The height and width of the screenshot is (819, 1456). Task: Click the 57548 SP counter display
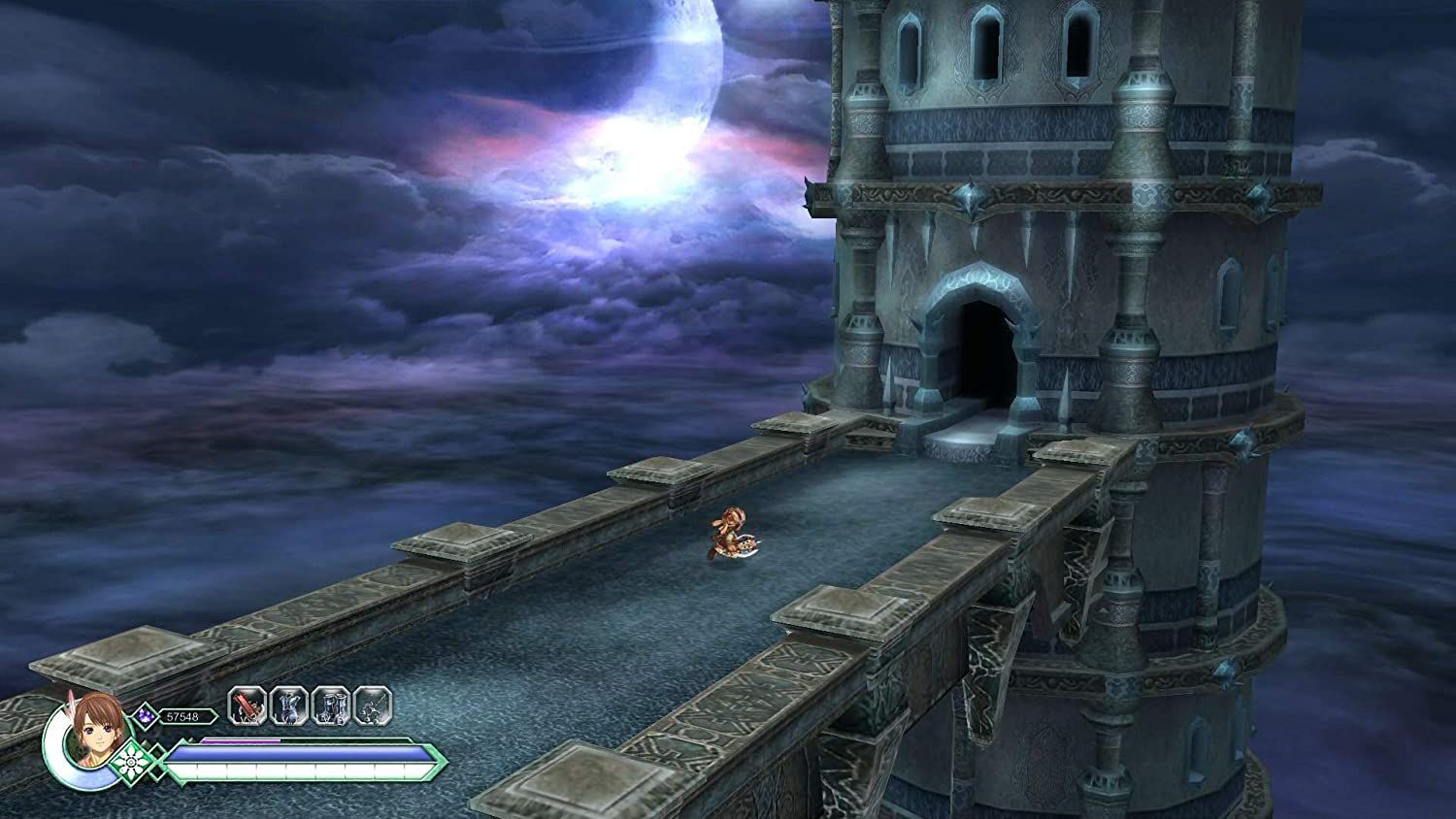[184, 716]
